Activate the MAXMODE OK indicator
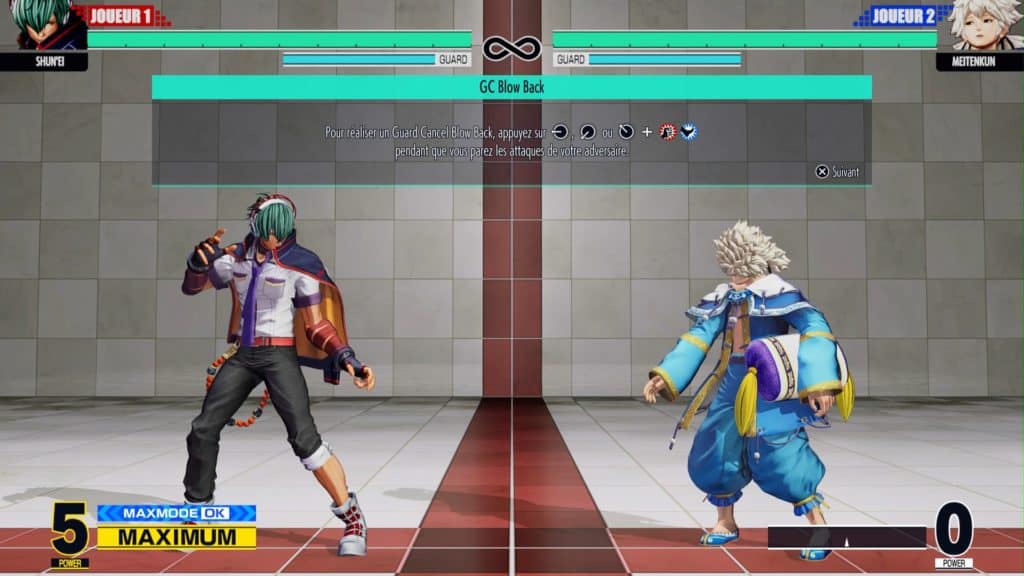This screenshot has height=576, width=1024. [176, 513]
